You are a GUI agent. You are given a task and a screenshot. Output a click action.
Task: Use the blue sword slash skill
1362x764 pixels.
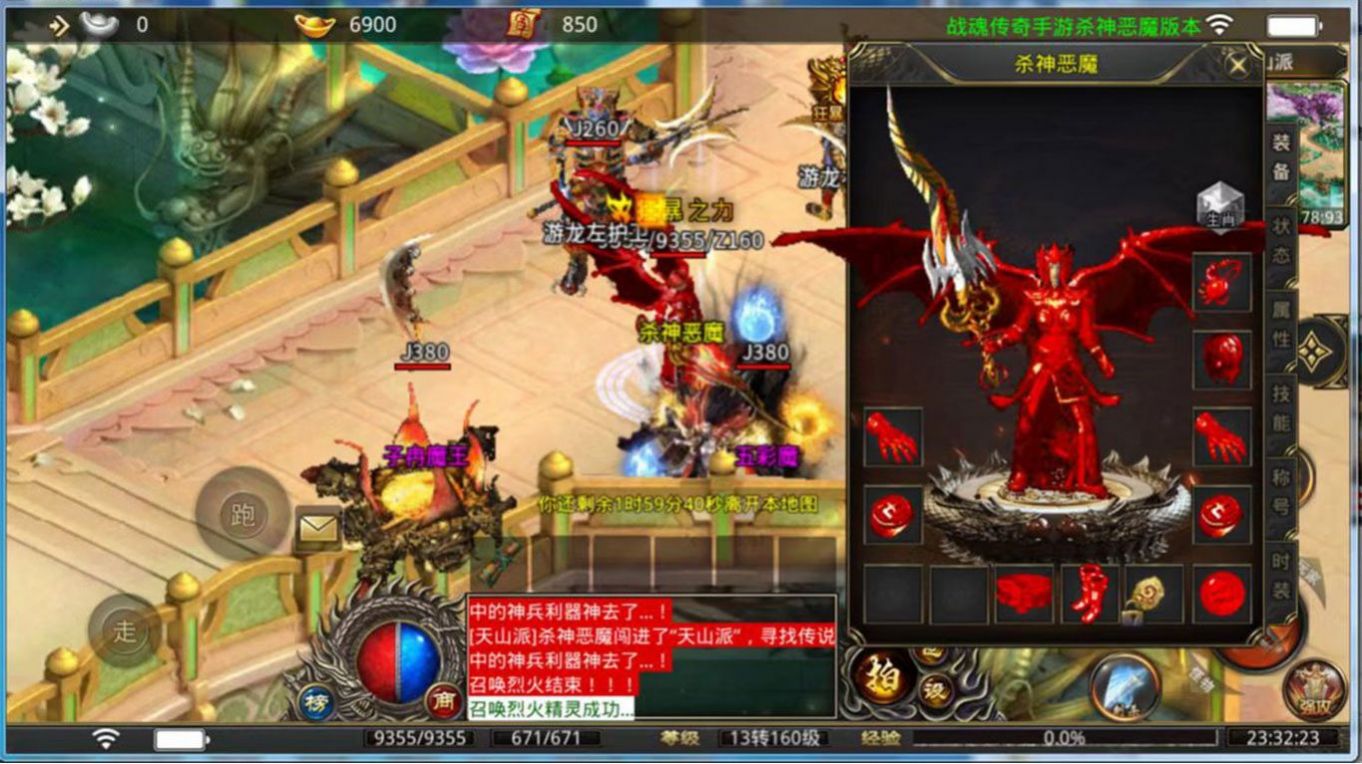[x=1125, y=687]
